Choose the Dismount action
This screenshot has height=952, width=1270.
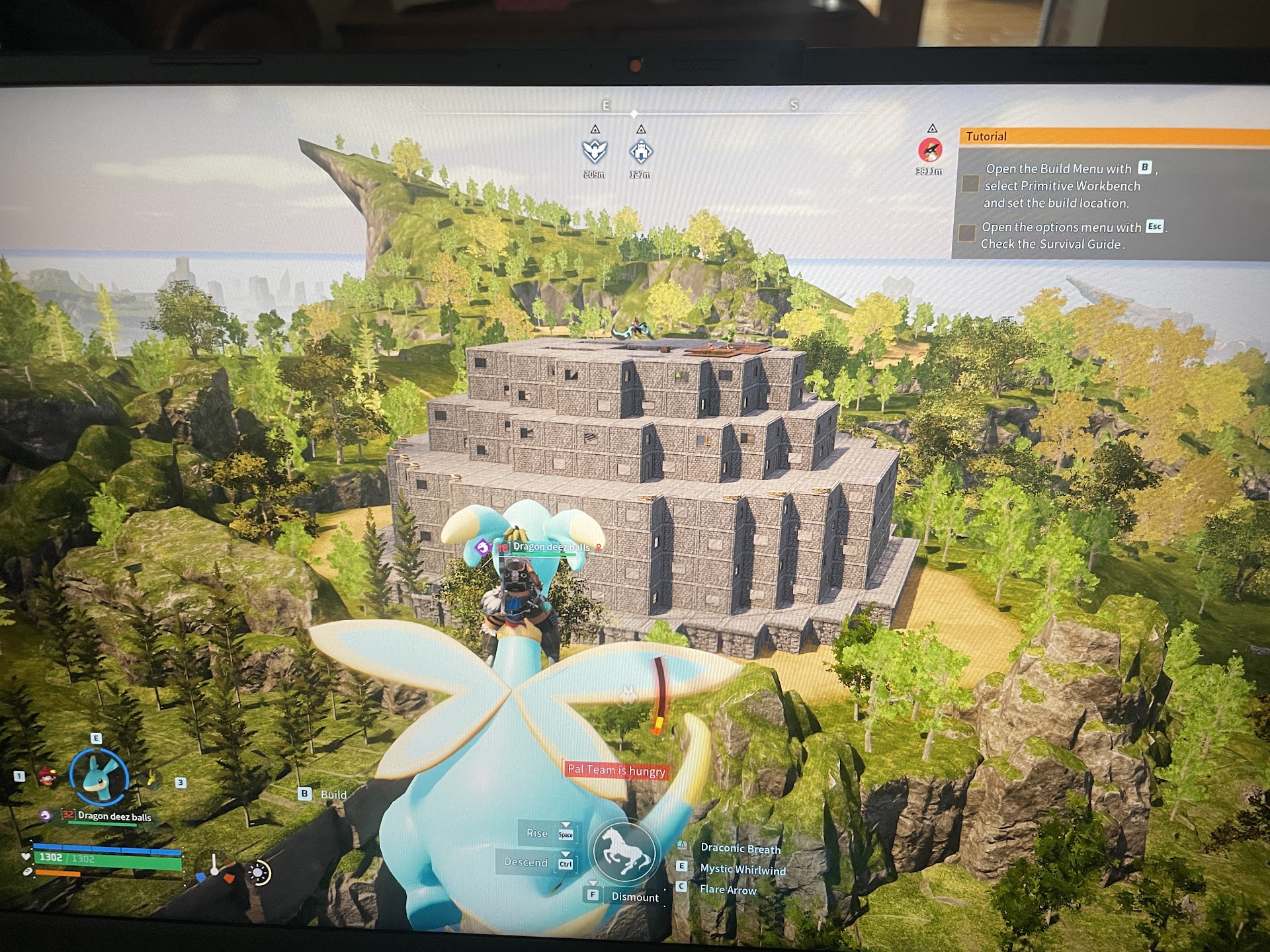pos(634,897)
